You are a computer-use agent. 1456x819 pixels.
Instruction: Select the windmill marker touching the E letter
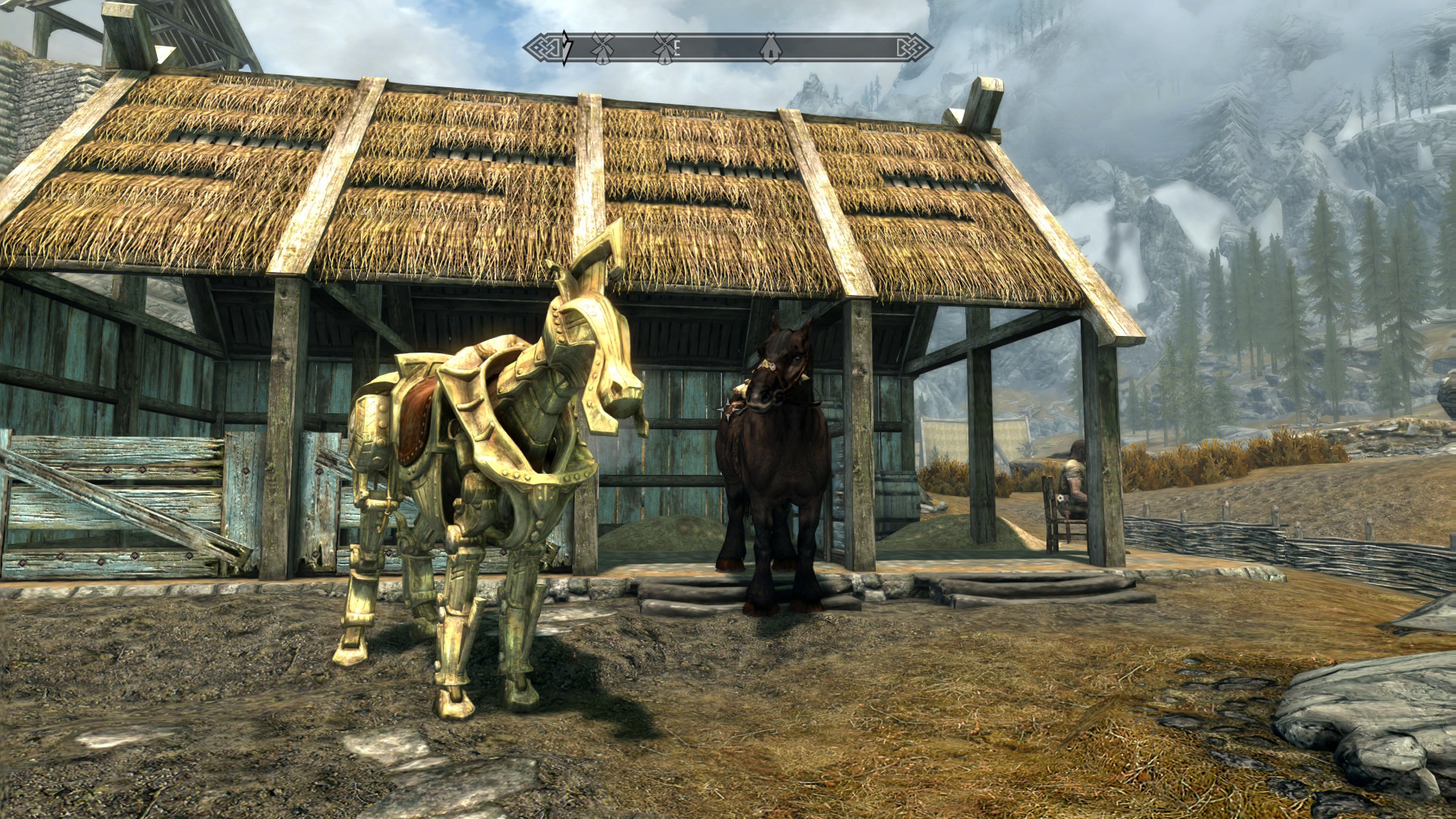[664, 48]
